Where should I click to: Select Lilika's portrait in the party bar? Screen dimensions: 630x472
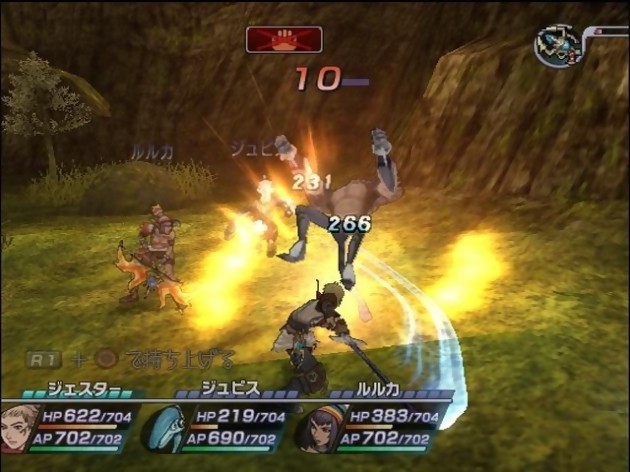[321, 427]
